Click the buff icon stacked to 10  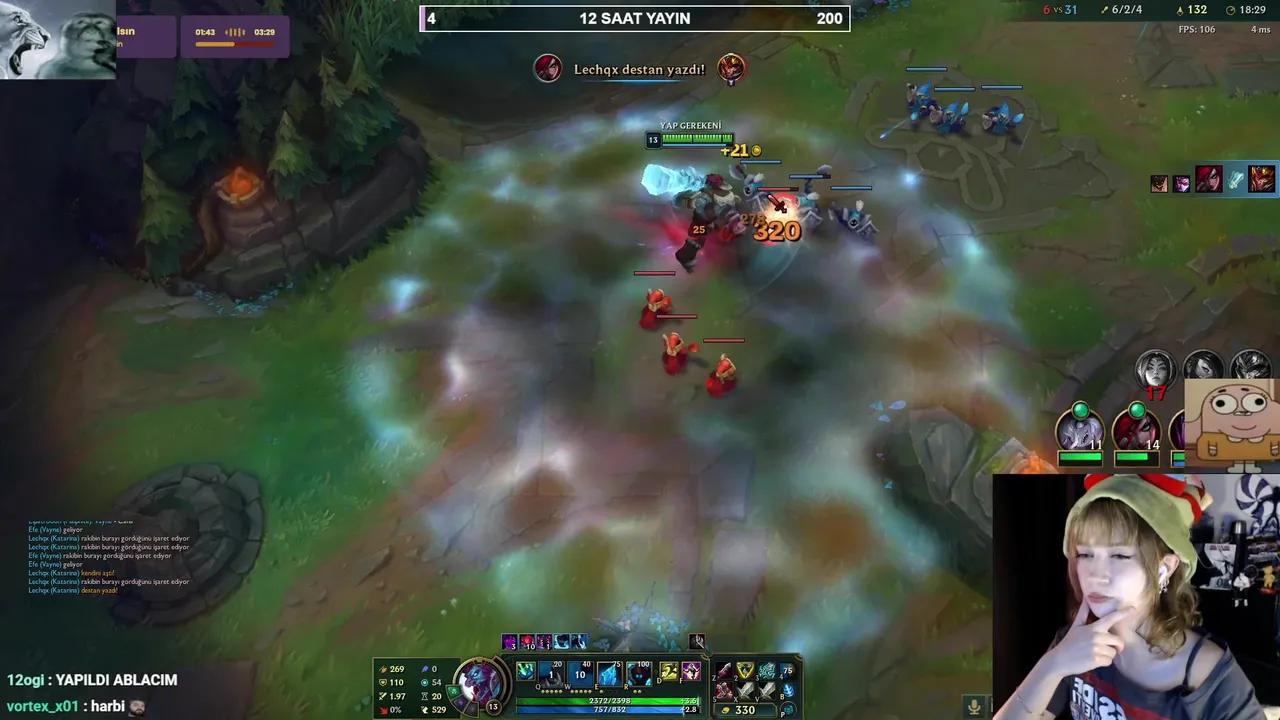[x=528, y=641]
